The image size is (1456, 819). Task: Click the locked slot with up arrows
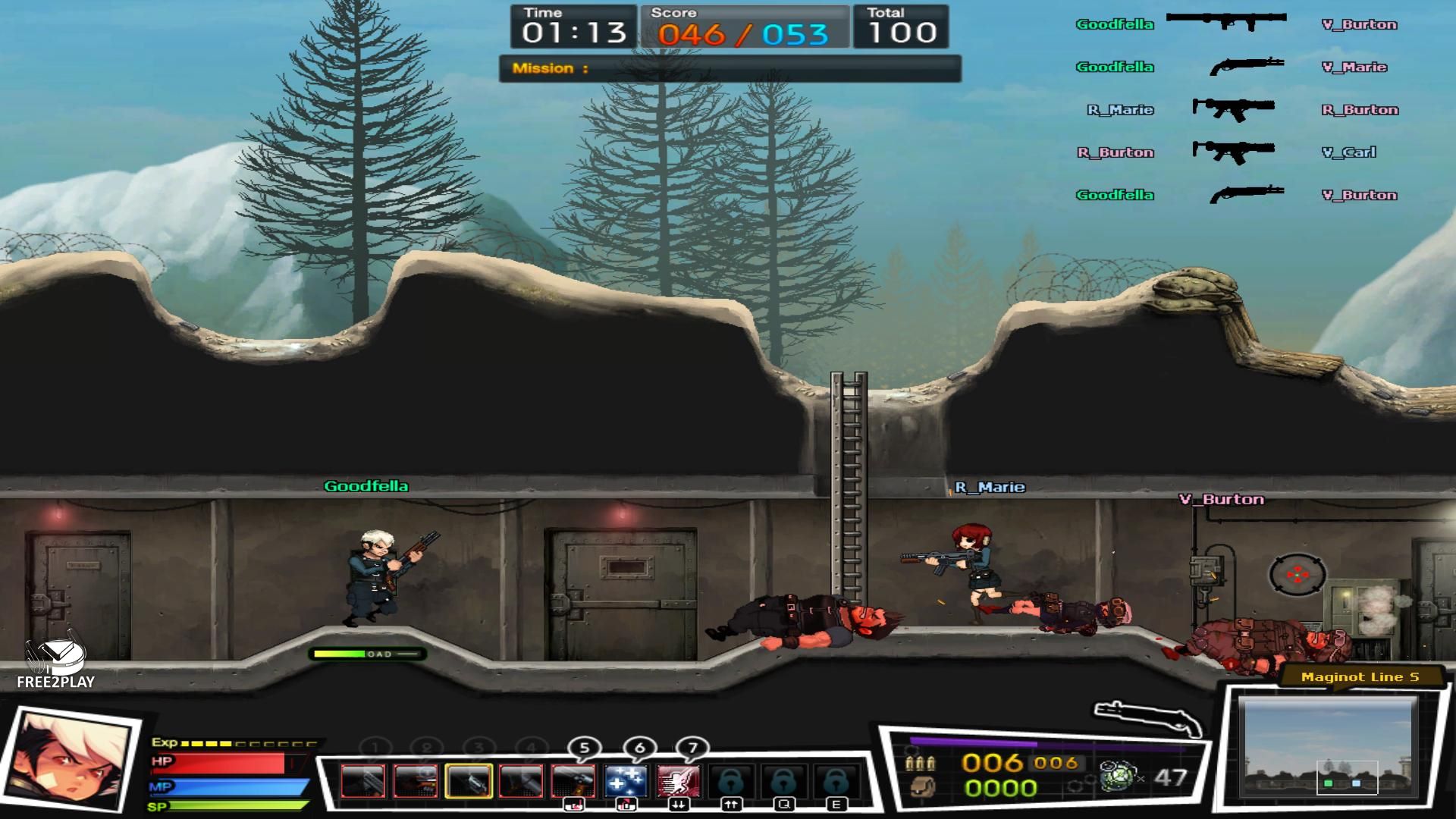coord(731,781)
